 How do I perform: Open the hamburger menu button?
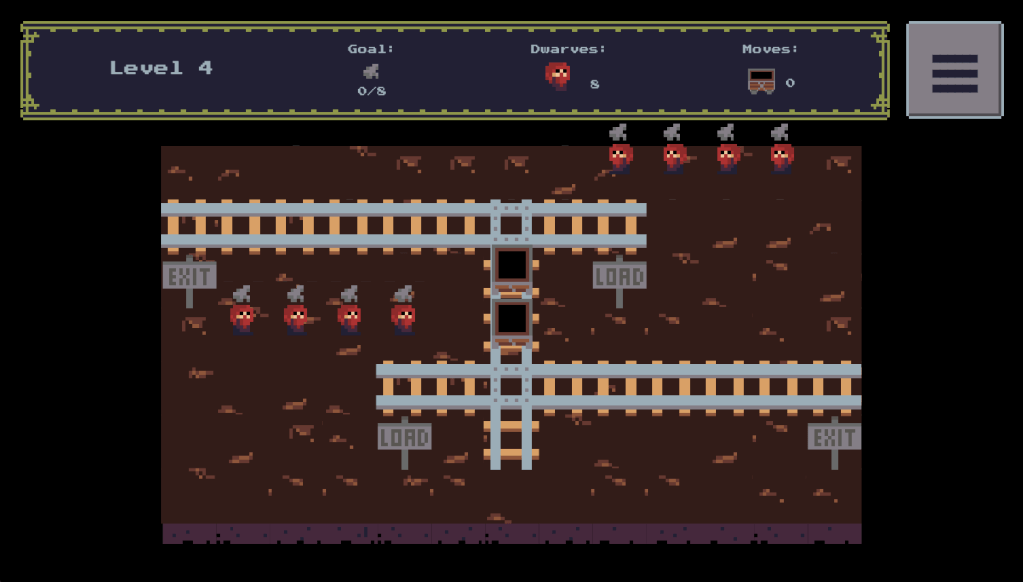click(954, 71)
